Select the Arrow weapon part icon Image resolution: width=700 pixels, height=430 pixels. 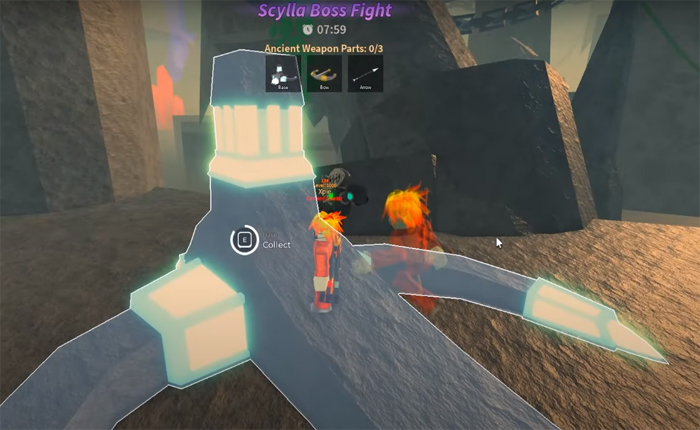[366, 73]
